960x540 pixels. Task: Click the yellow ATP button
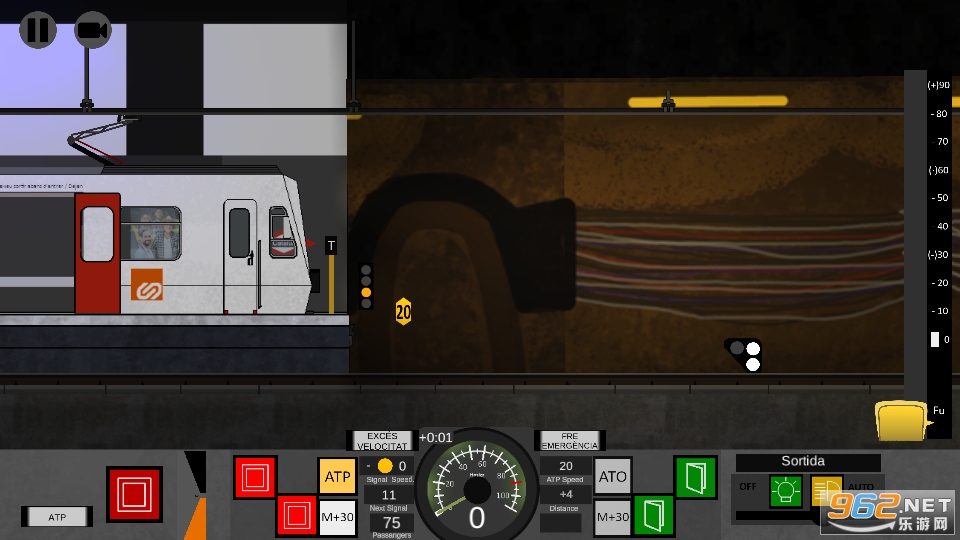point(338,477)
